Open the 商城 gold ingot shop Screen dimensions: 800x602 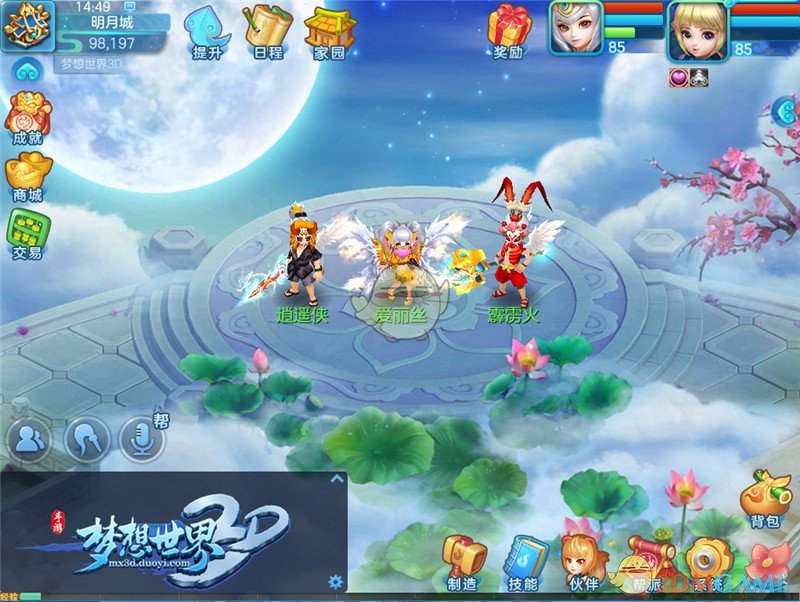coord(27,176)
